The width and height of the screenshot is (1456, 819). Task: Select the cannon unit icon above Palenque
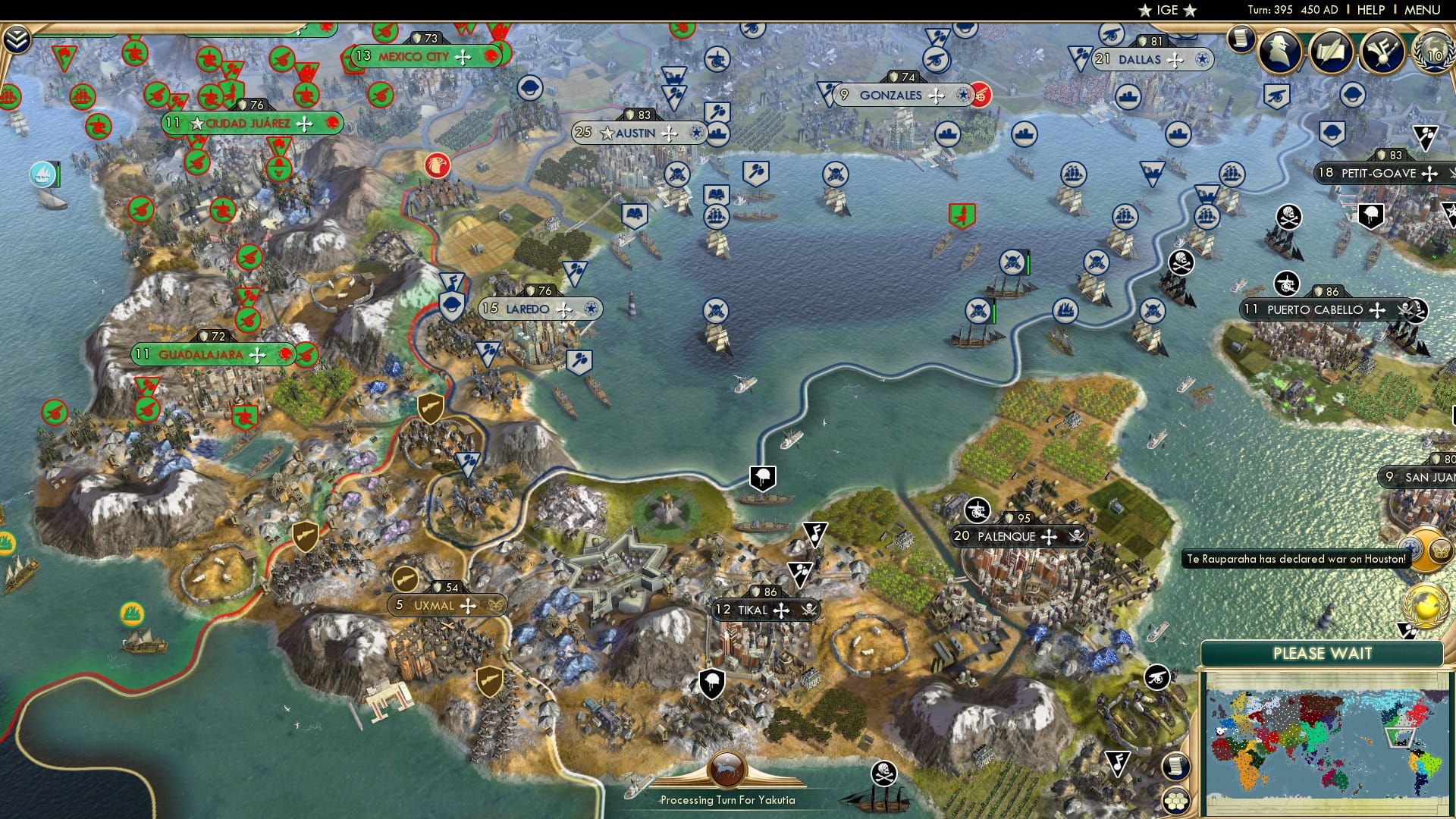977,510
